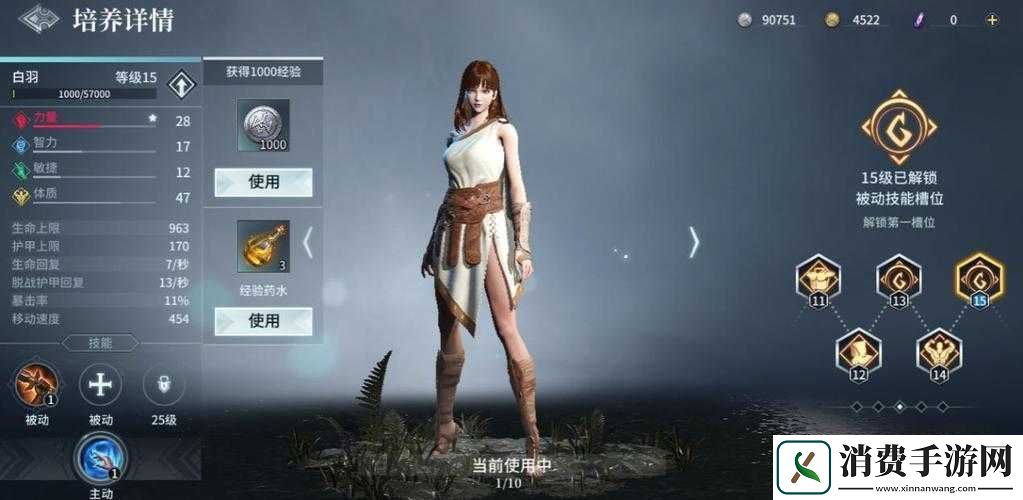Screen dimensions: 1023x500
Task: Use the 经验药水 experience potion
Action: (x=264, y=321)
